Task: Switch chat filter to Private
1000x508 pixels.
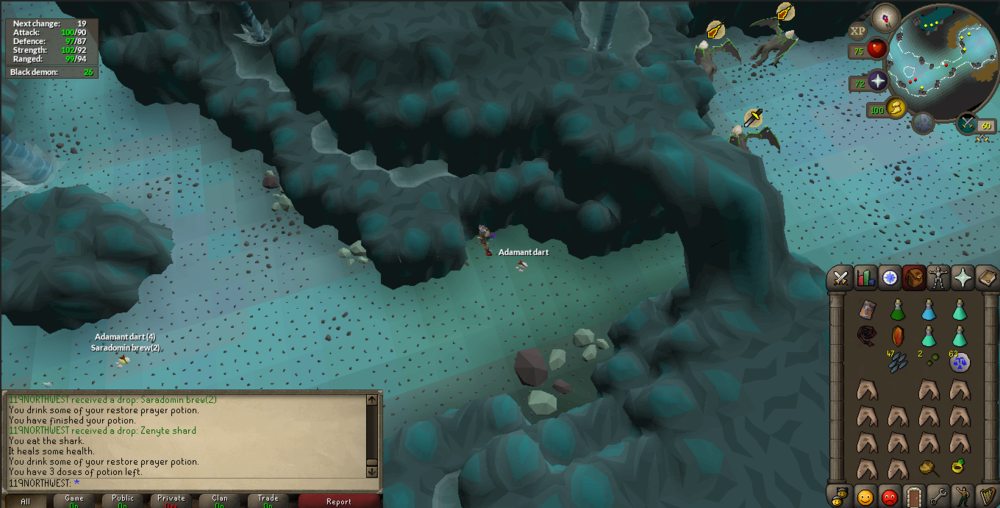Action: pos(171,500)
